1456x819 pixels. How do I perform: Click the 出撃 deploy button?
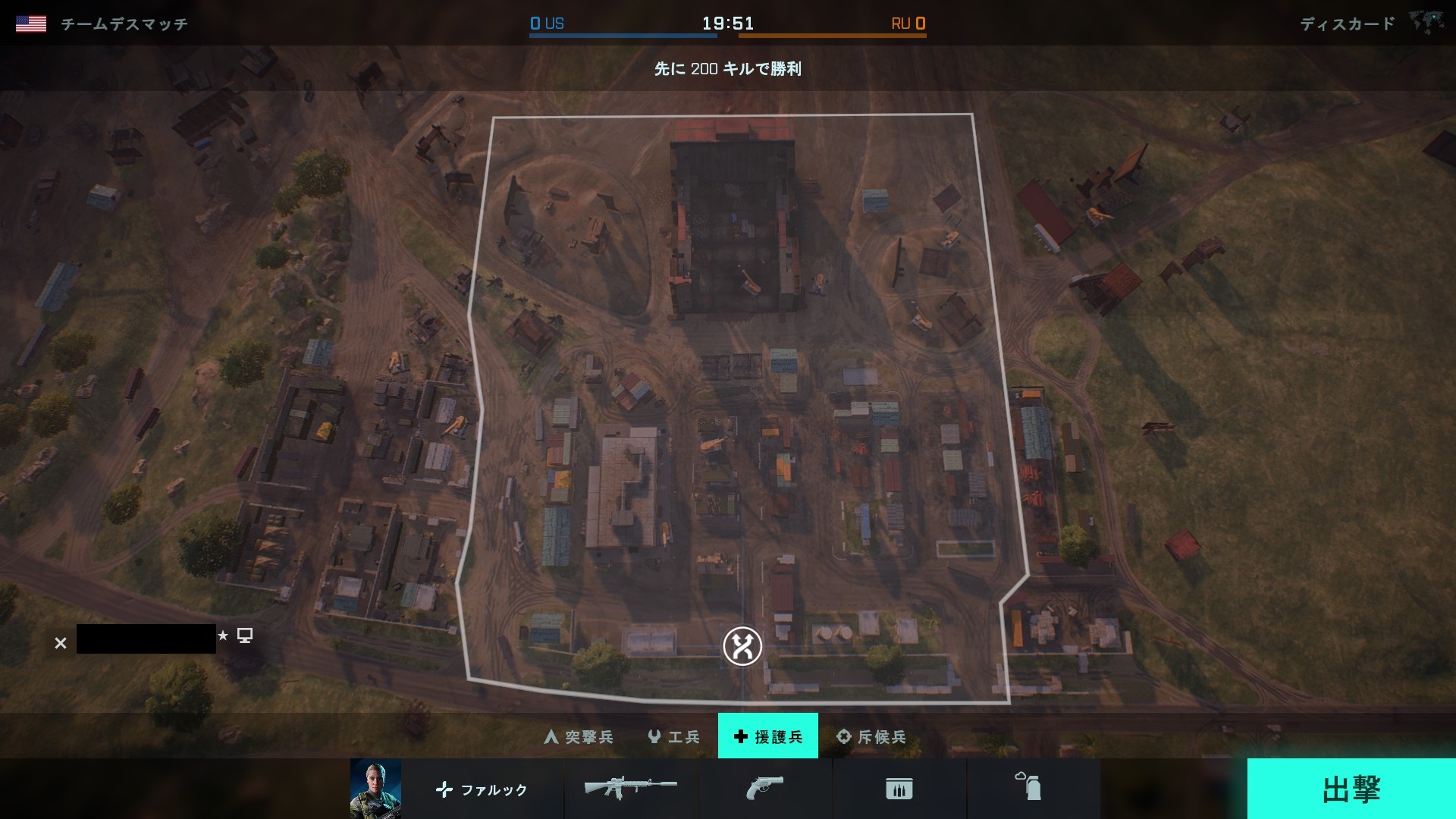pyautogui.click(x=1351, y=789)
